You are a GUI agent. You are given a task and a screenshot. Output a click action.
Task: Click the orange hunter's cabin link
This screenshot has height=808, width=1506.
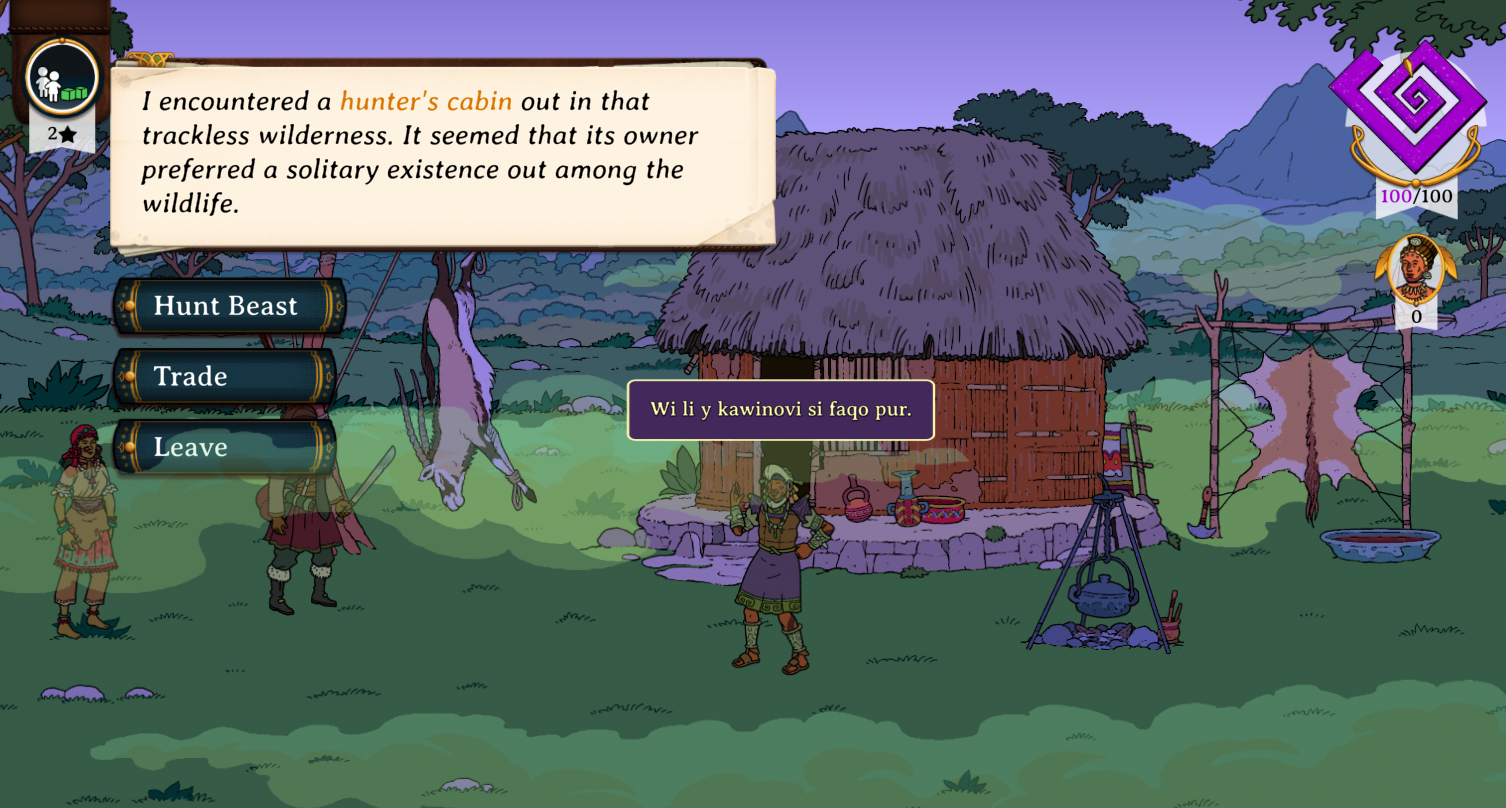(426, 101)
